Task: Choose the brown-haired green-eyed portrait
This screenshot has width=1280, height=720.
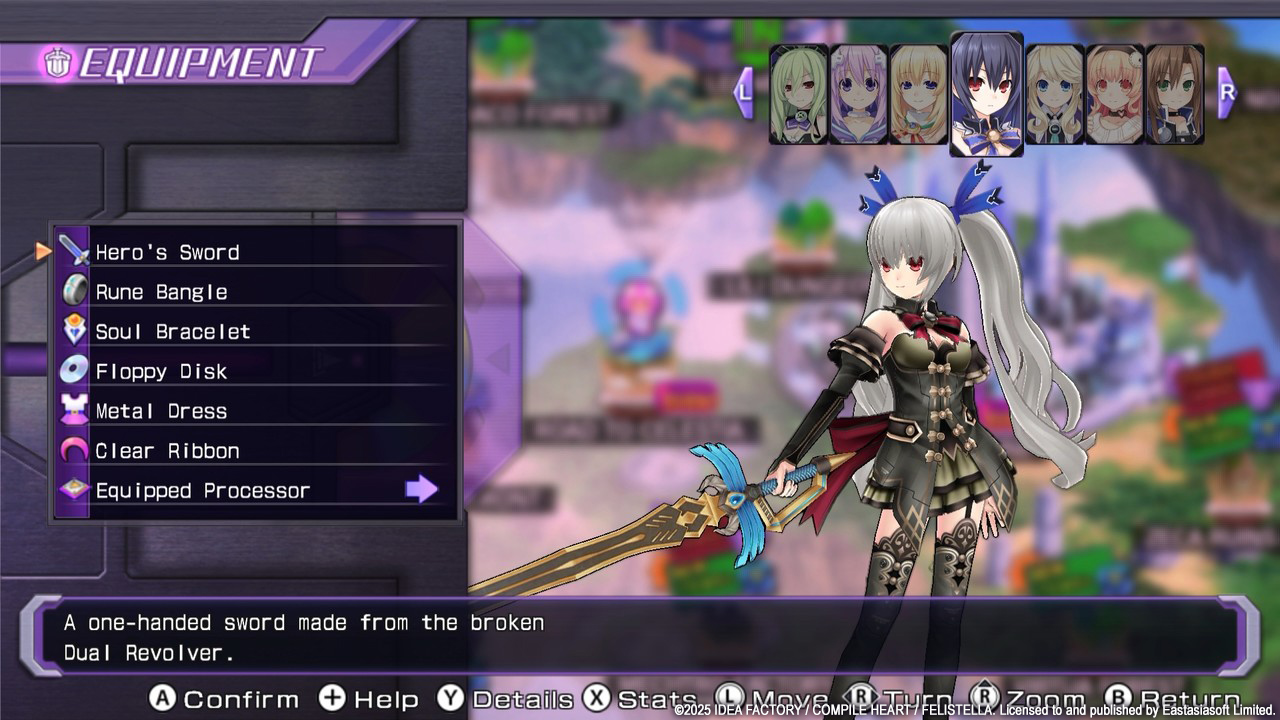Action: (1174, 94)
